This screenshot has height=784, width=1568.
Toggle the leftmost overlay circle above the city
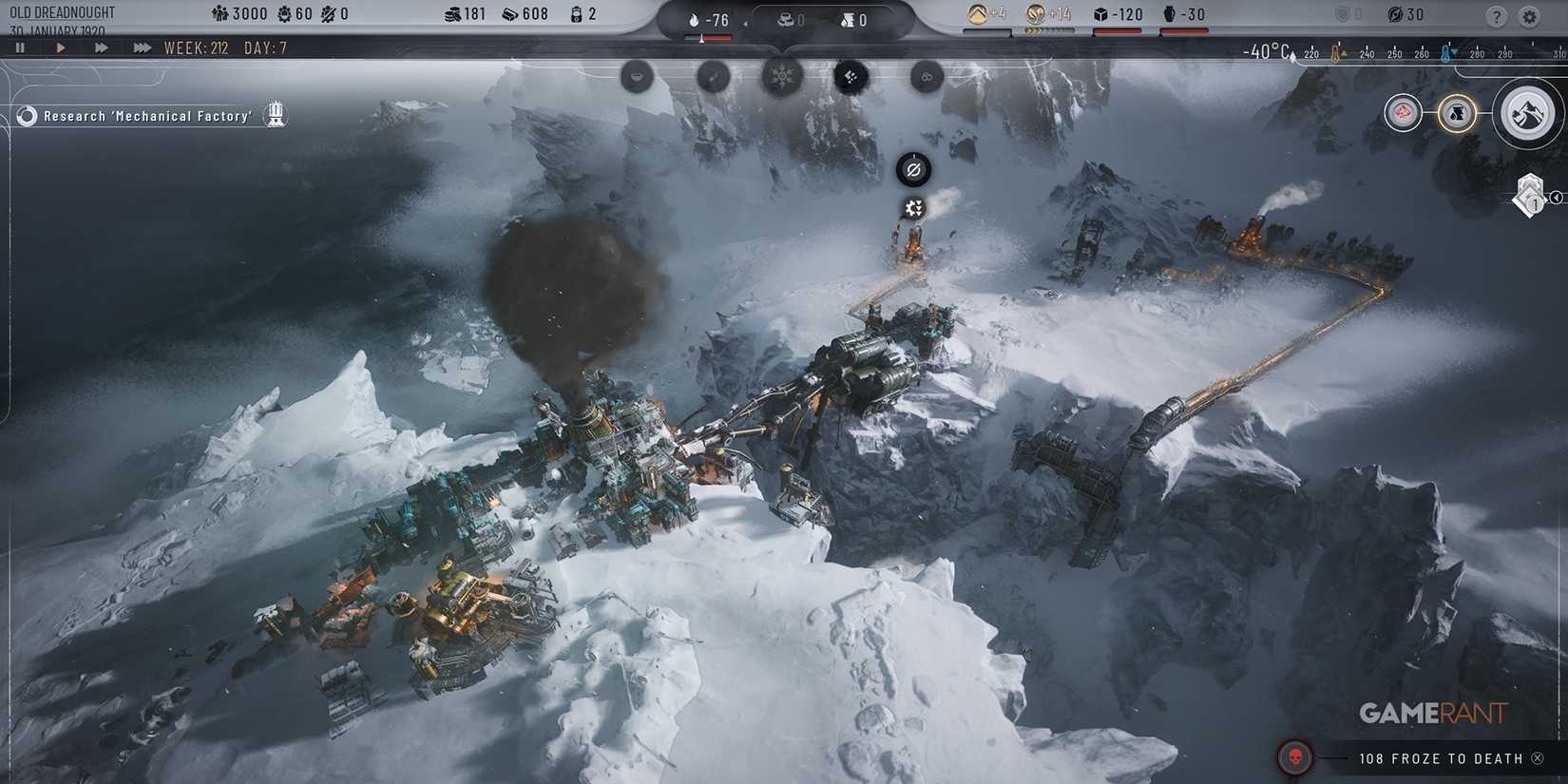[x=637, y=77]
